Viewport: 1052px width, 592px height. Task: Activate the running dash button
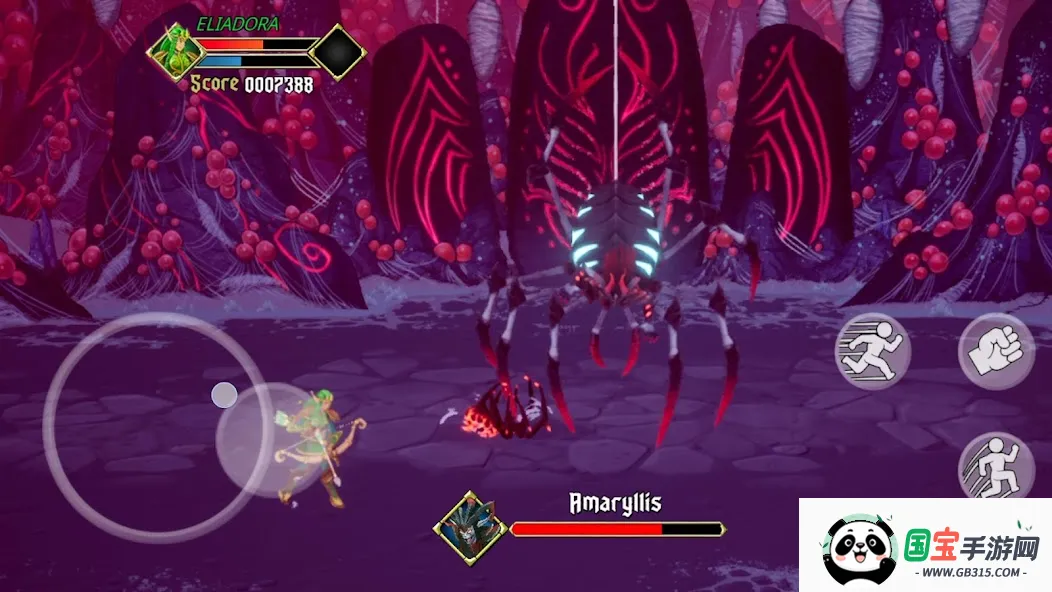pyautogui.click(x=872, y=351)
